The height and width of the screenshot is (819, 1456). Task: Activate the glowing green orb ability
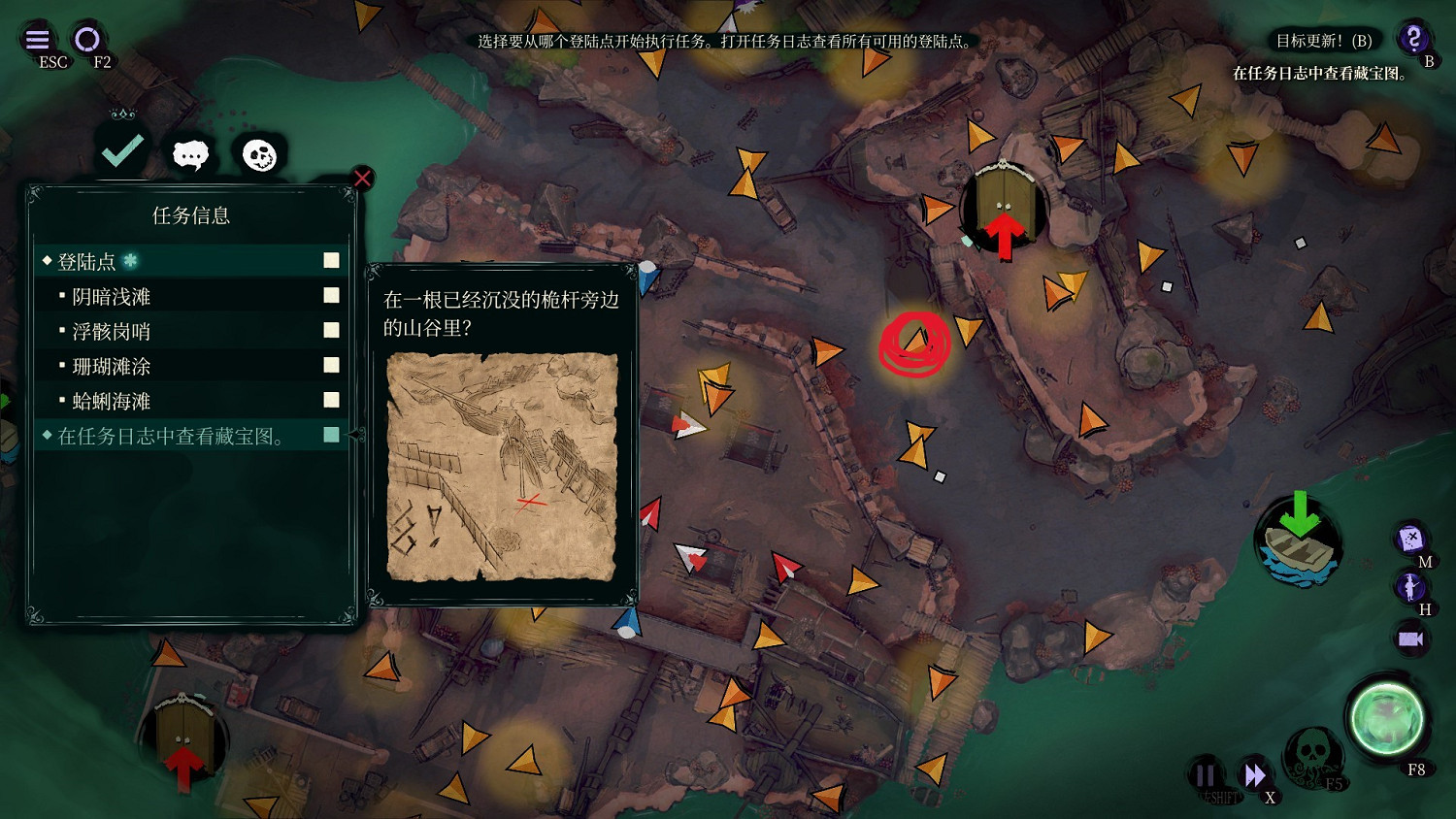(x=1386, y=719)
